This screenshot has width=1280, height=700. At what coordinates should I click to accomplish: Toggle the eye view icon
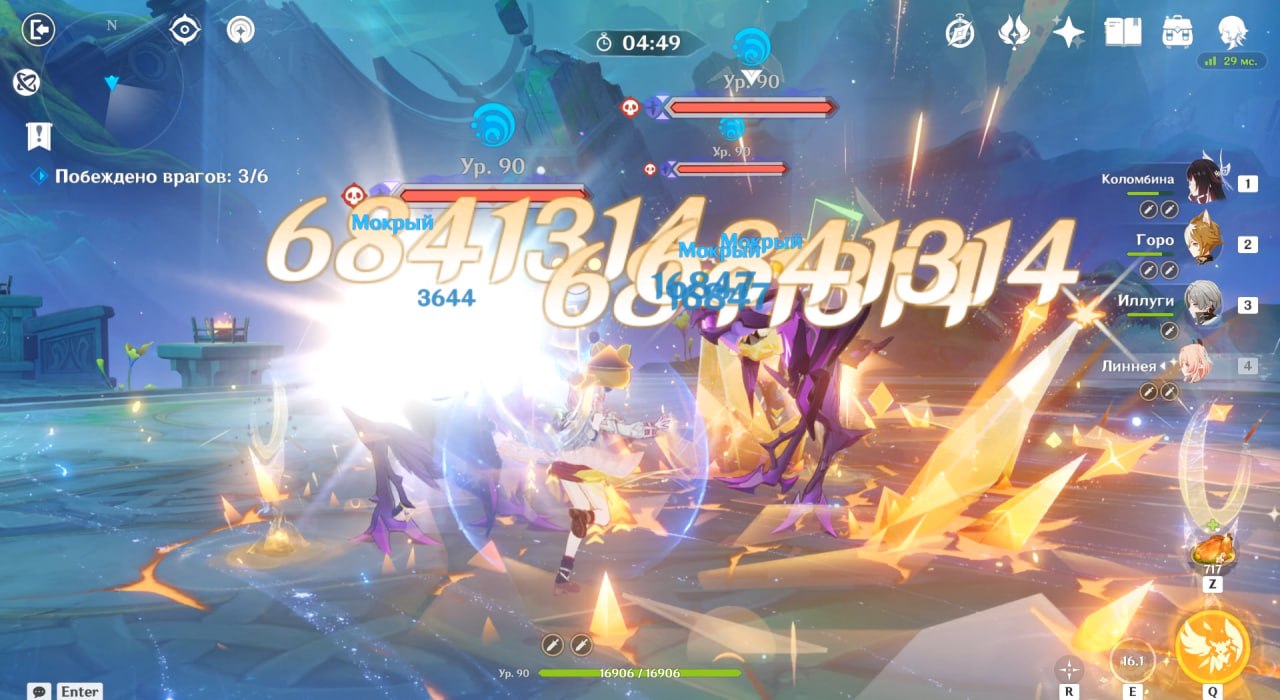185,31
